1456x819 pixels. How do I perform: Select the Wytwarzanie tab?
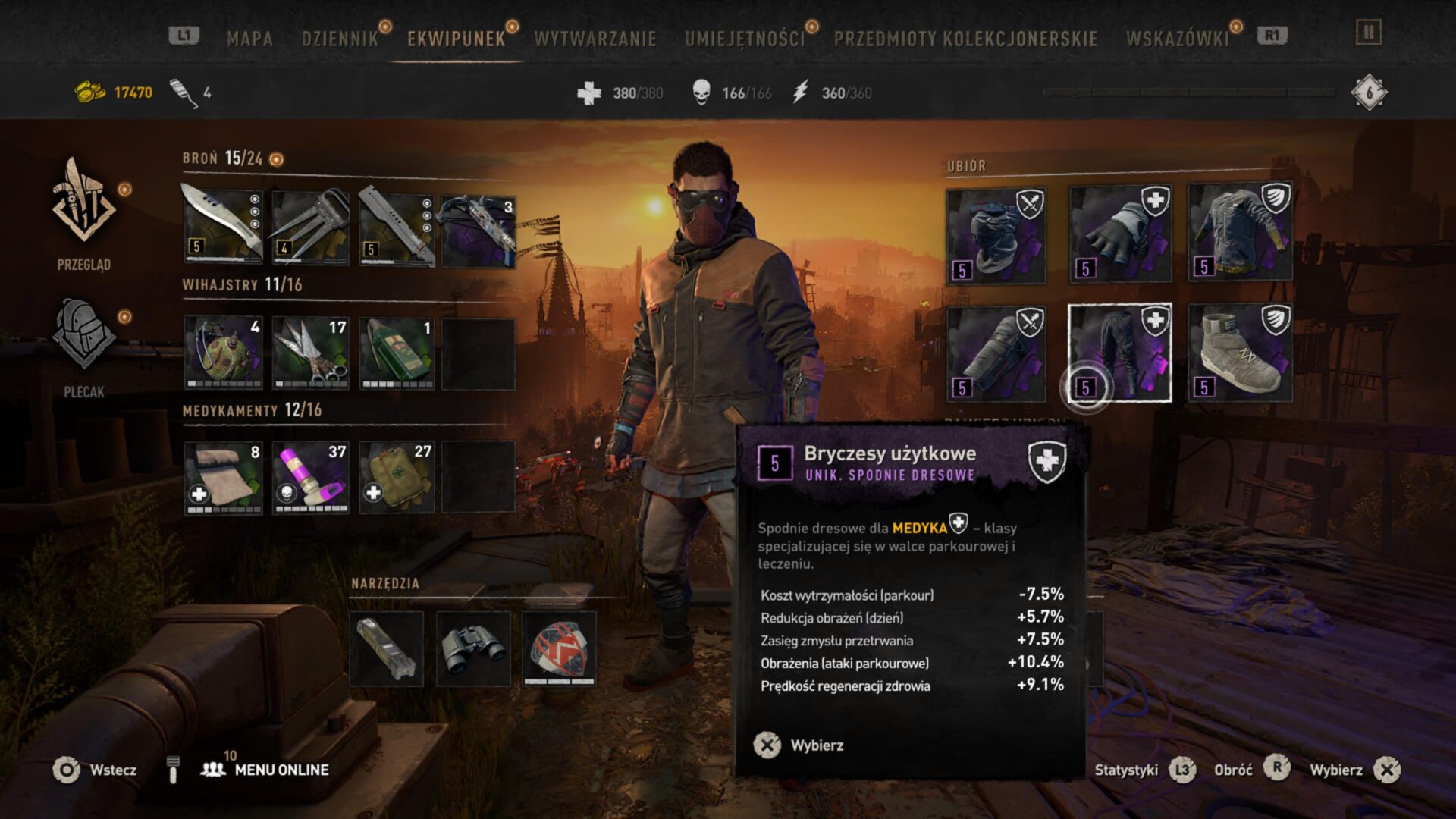coord(595,39)
